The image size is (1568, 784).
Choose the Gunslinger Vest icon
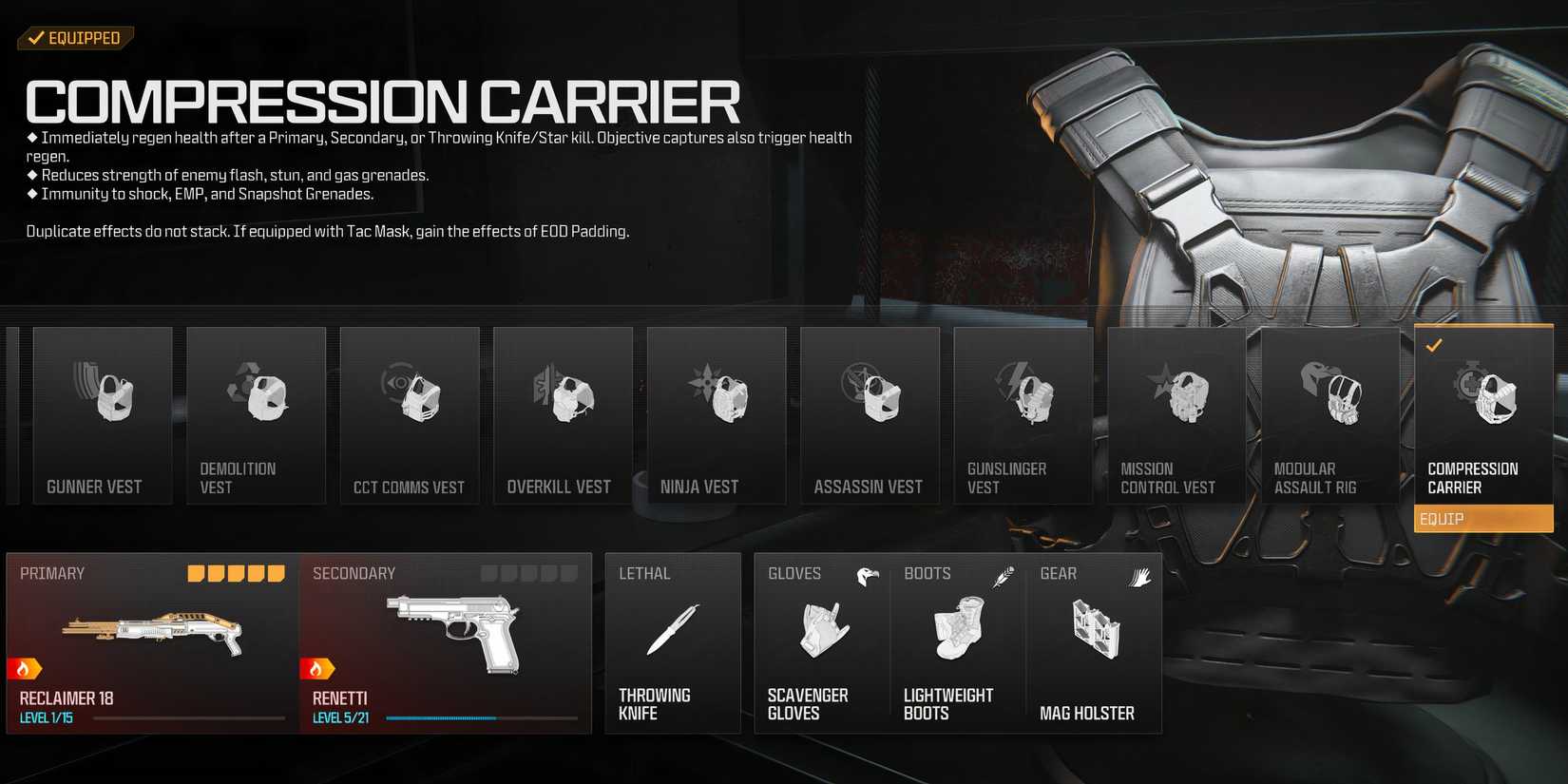(1023, 413)
